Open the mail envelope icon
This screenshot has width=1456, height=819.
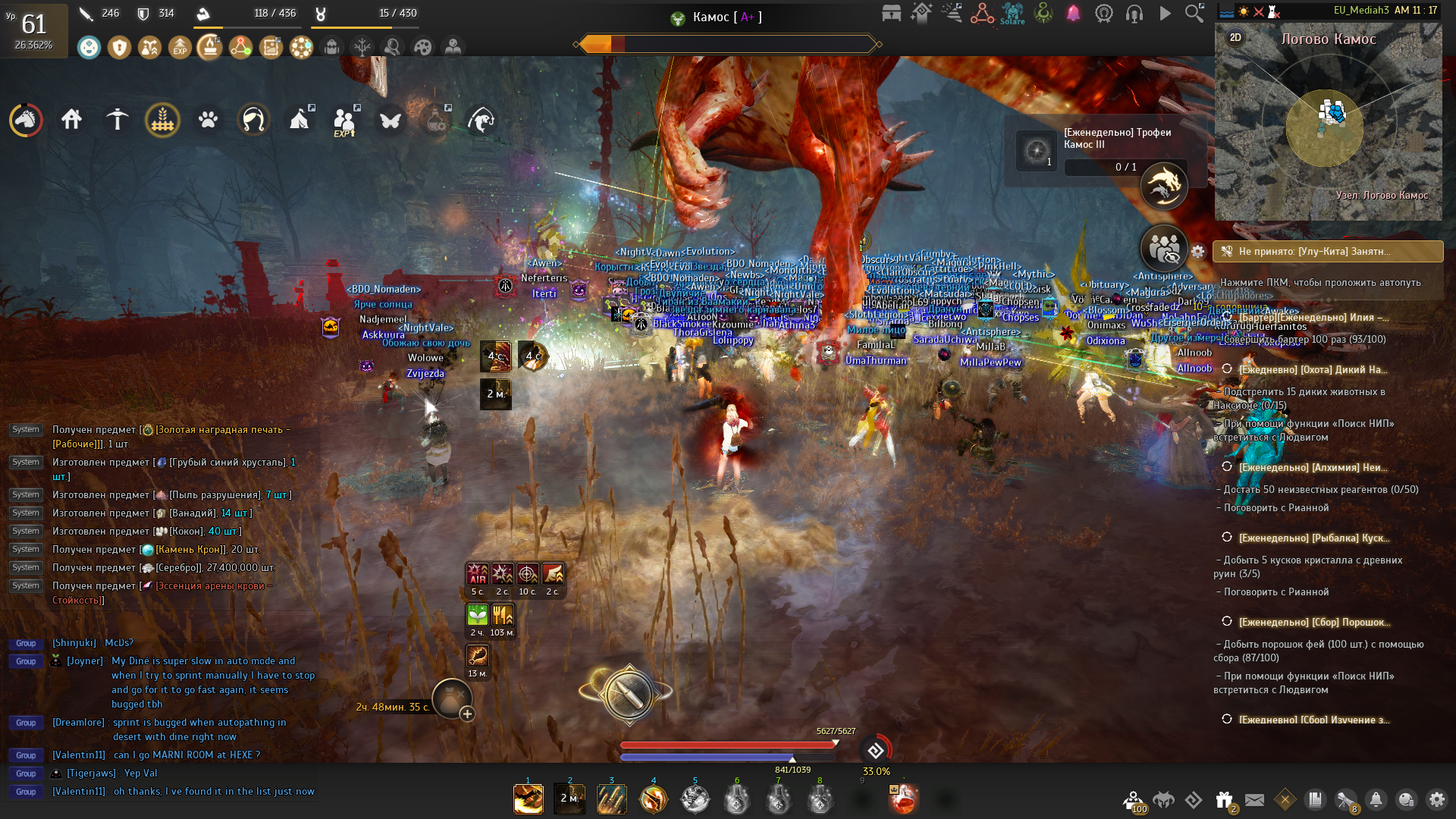coord(1254,799)
